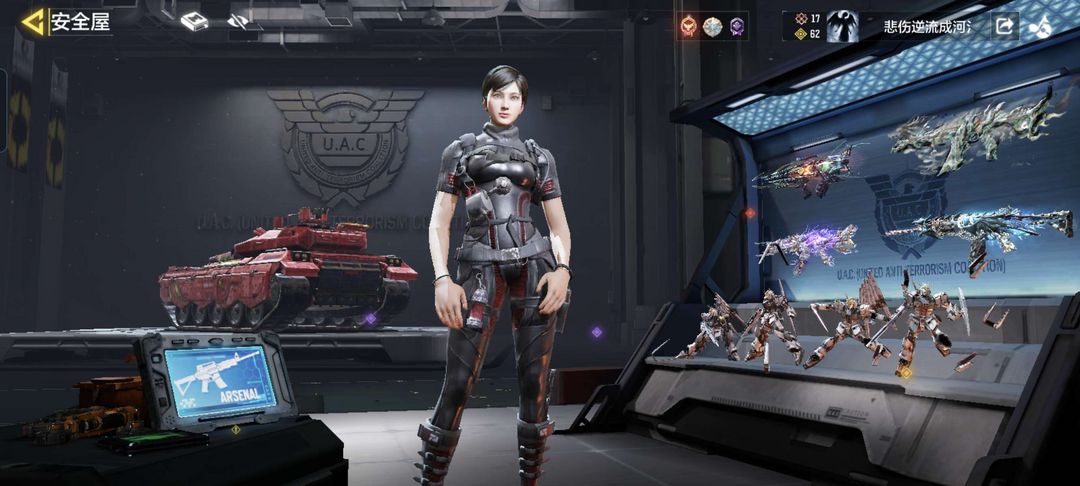Open the white box icon in top bar
Screen dimensions: 1080x486
tap(194, 21)
